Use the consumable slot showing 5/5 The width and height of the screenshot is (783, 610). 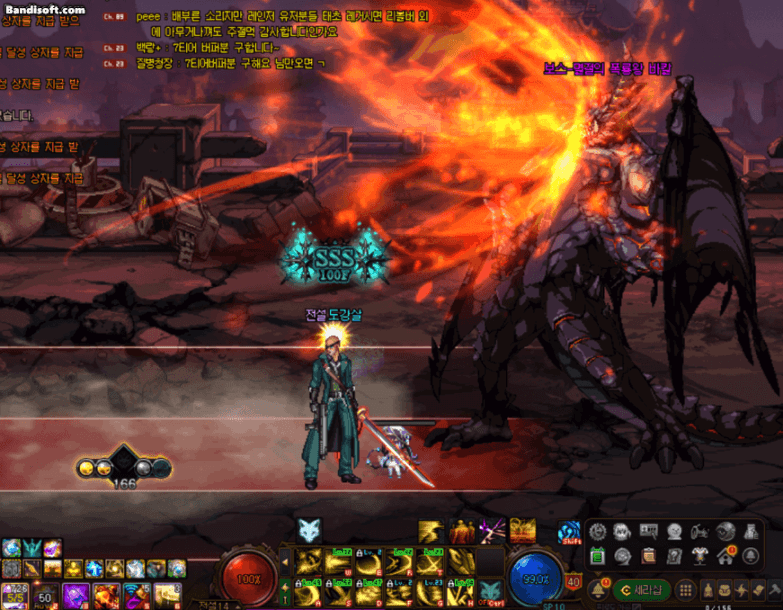(14, 594)
